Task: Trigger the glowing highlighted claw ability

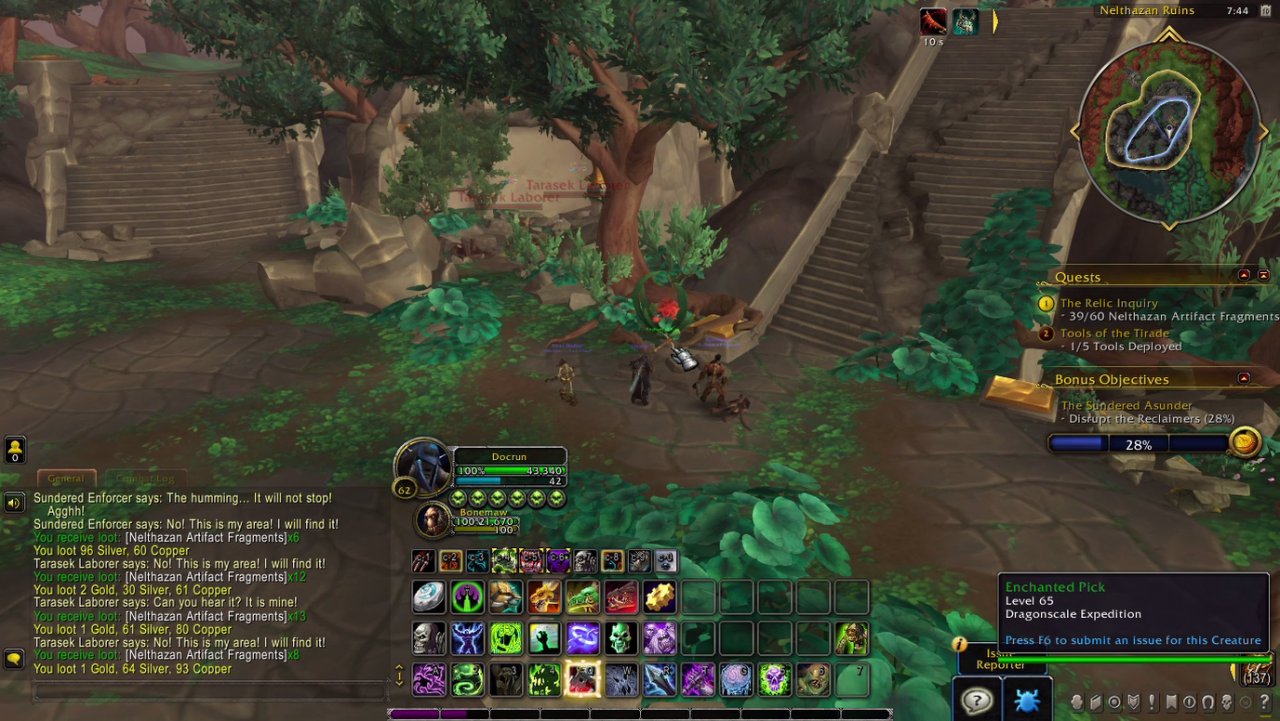Action: pyautogui.click(x=582, y=679)
